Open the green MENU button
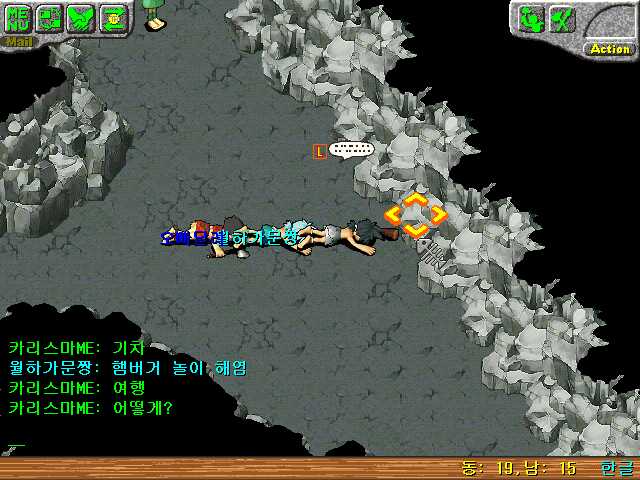Viewport: 640px width, 480px height. tap(19, 19)
